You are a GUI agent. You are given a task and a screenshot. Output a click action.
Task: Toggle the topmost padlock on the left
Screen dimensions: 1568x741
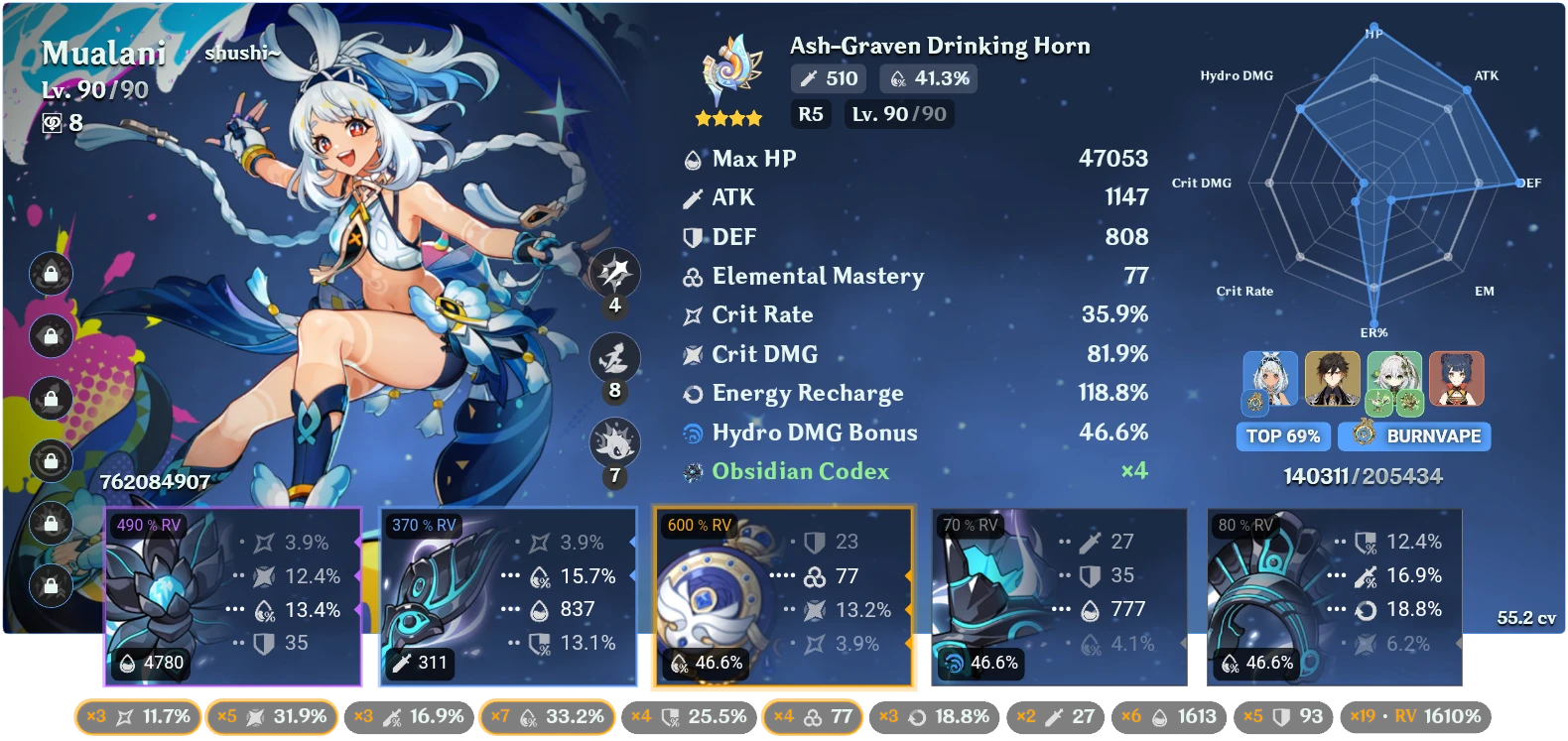pyautogui.click(x=50, y=274)
